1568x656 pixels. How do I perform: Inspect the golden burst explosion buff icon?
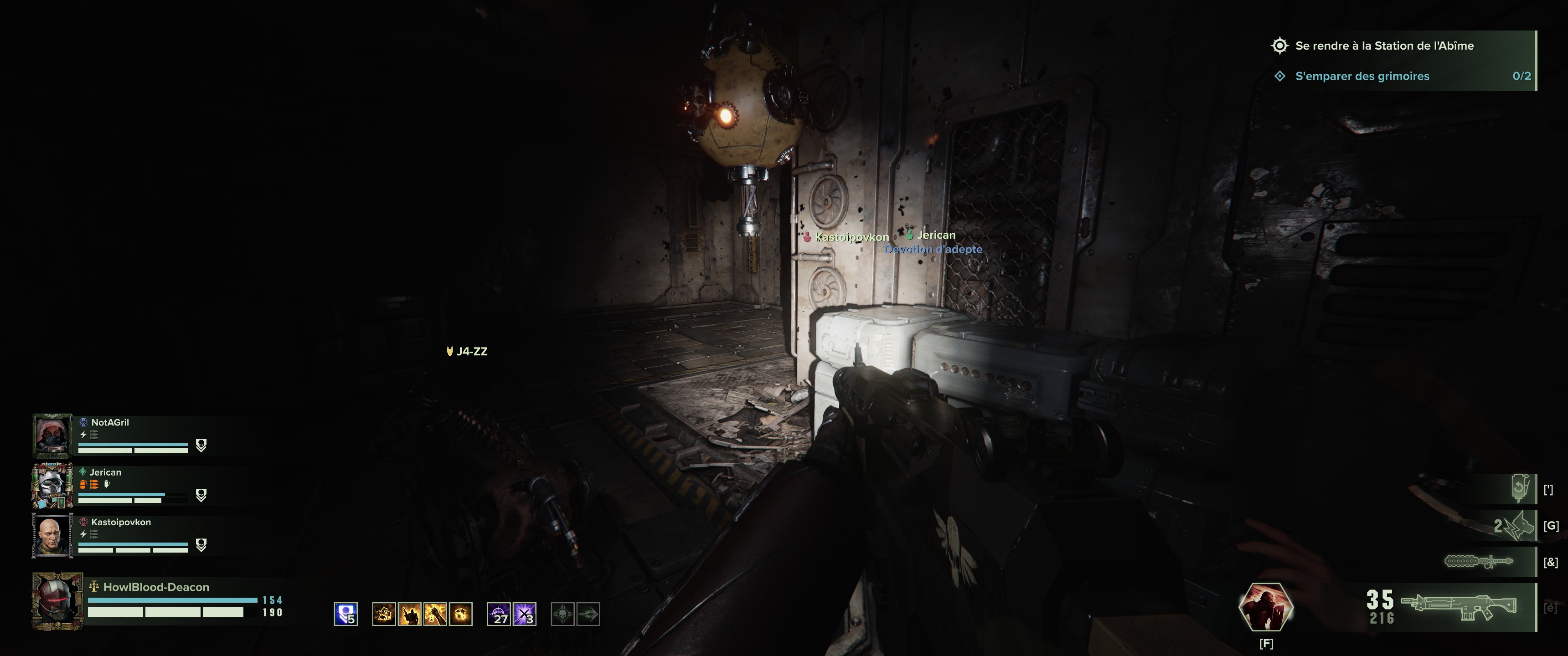pyautogui.click(x=461, y=614)
